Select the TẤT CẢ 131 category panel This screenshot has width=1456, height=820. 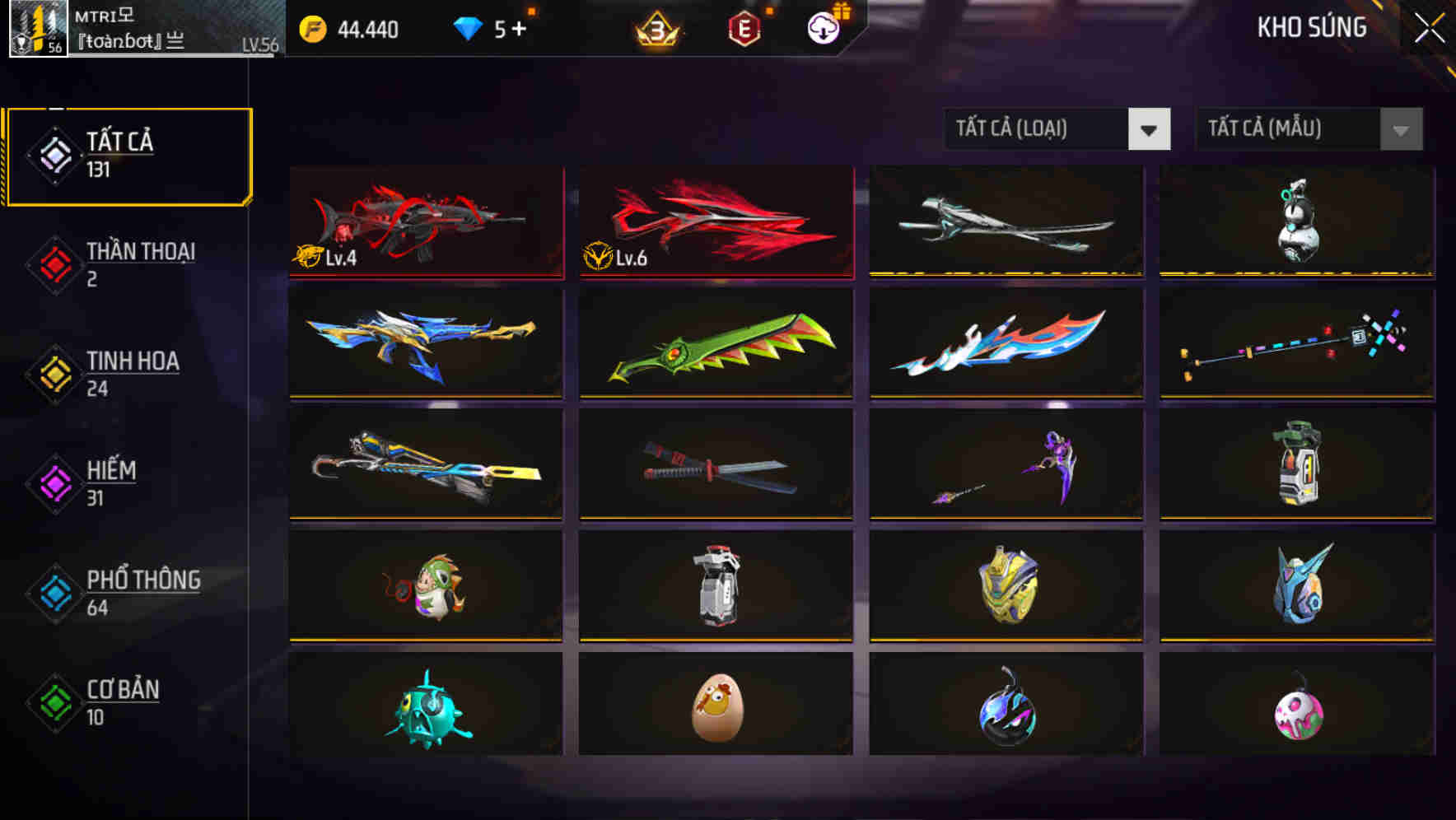point(128,155)
